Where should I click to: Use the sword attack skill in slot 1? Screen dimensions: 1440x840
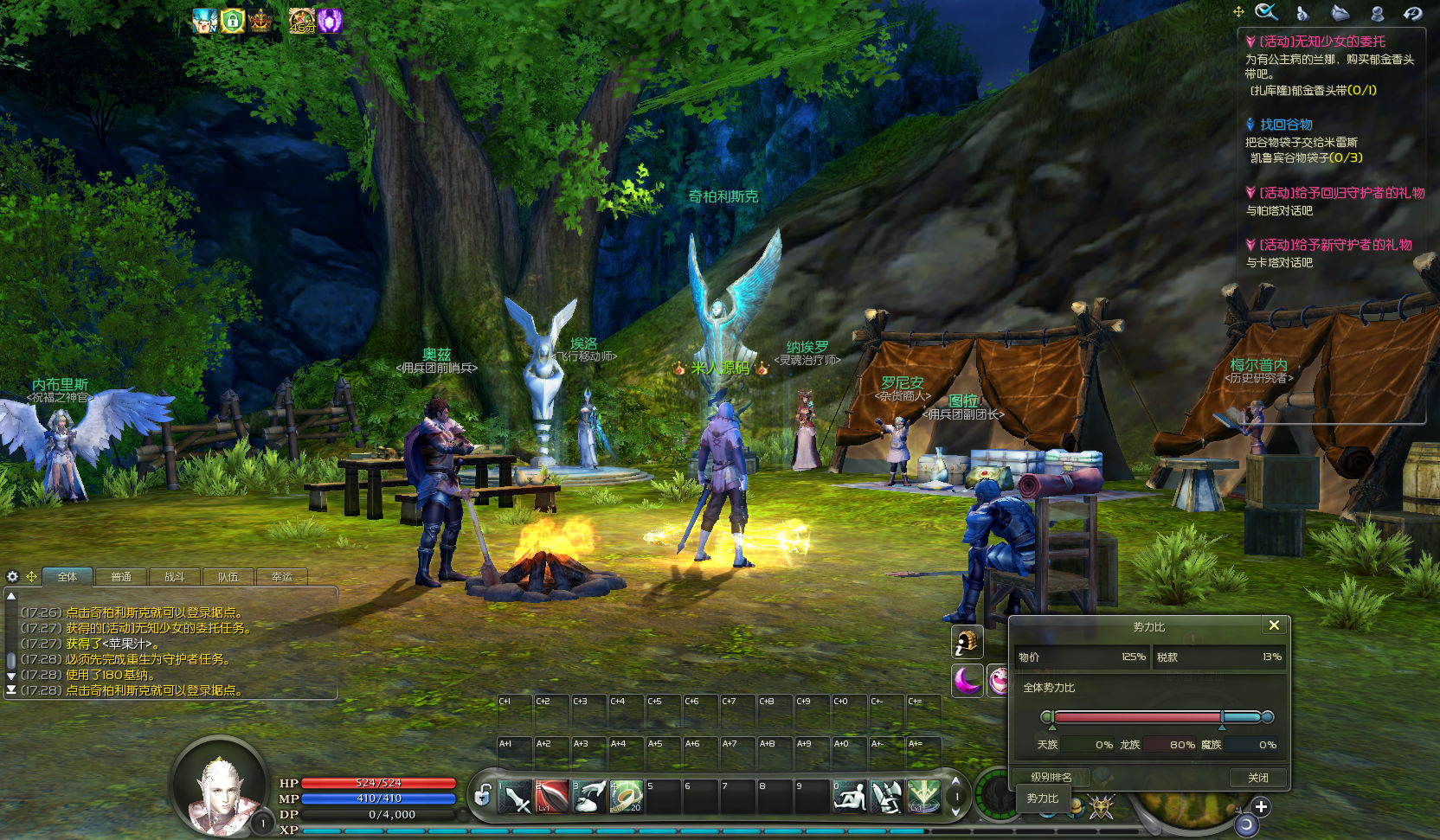tap(516, 797)
